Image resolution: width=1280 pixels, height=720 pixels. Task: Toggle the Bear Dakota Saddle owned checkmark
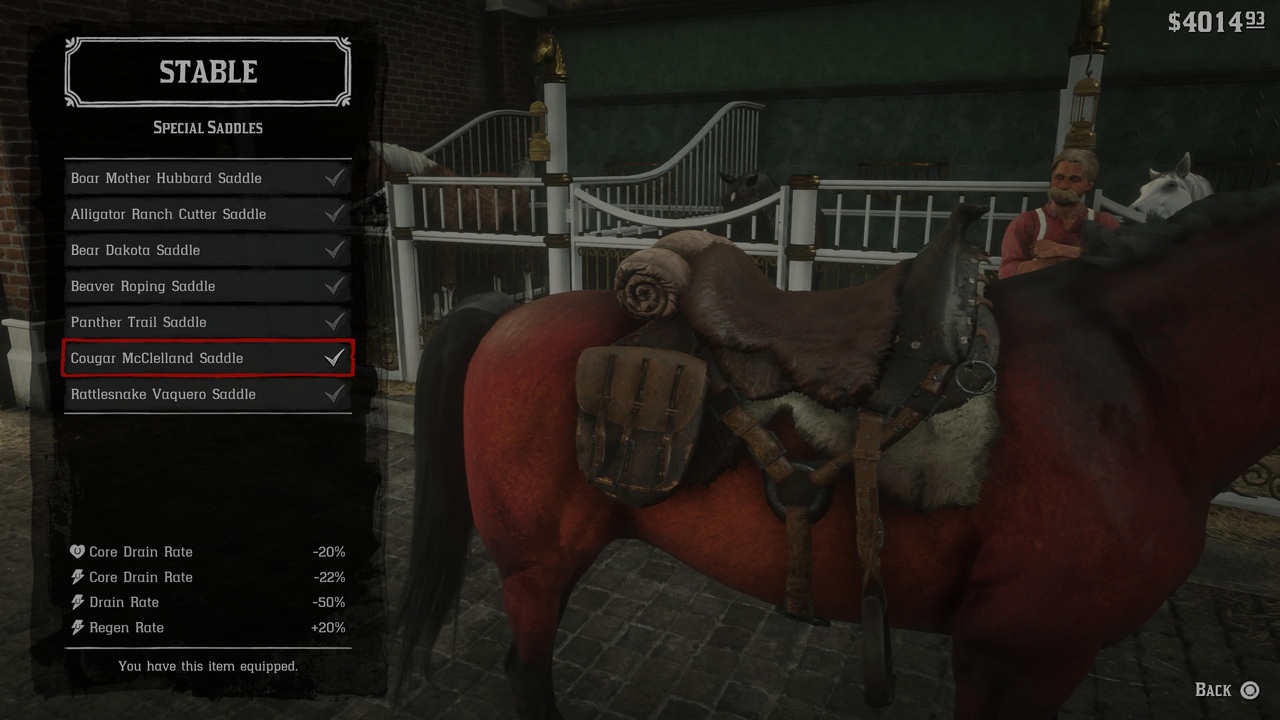(335, 250)
